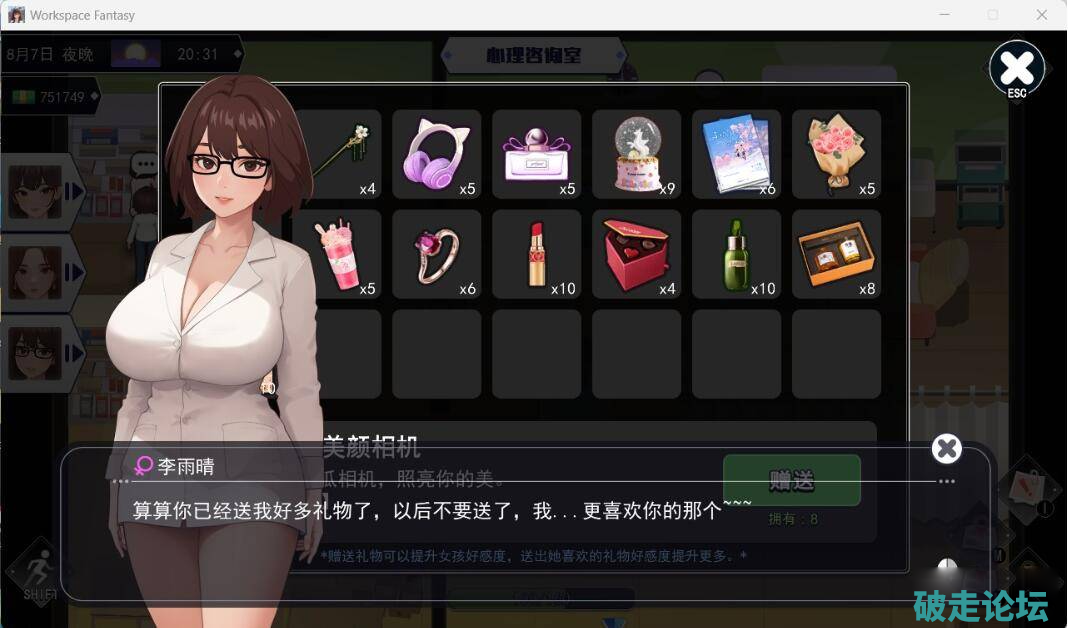Choose the pink rose bouquet gift
Screen dimensions: 1068x628
836,154
